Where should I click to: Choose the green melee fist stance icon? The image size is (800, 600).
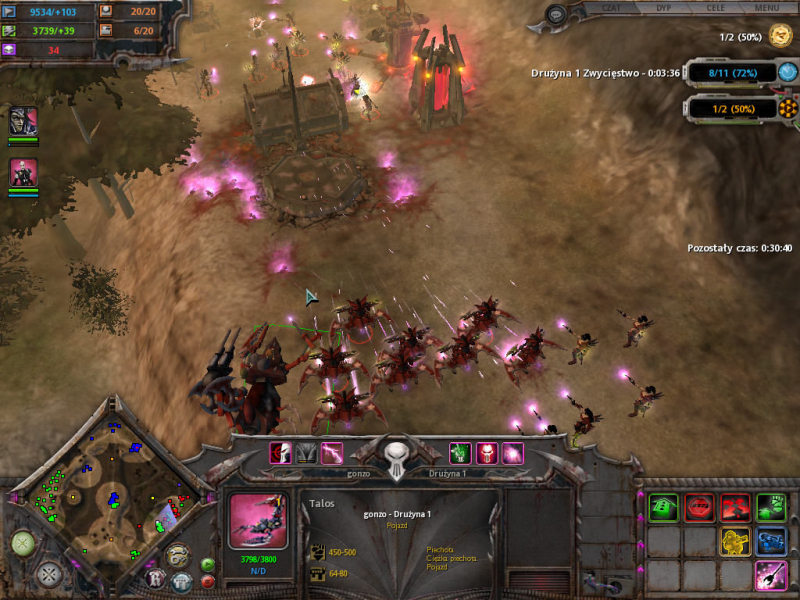click(770, 507)
